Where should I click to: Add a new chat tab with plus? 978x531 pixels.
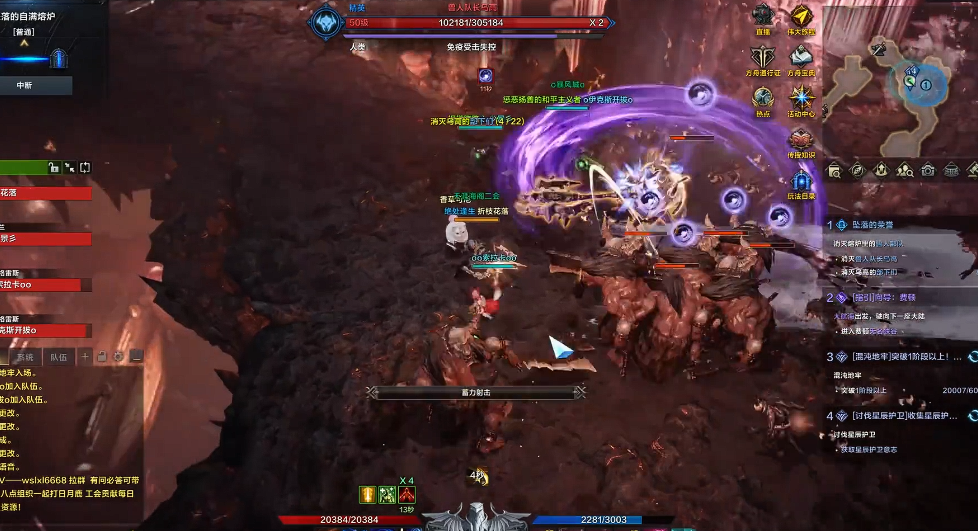tap(86, 356)
